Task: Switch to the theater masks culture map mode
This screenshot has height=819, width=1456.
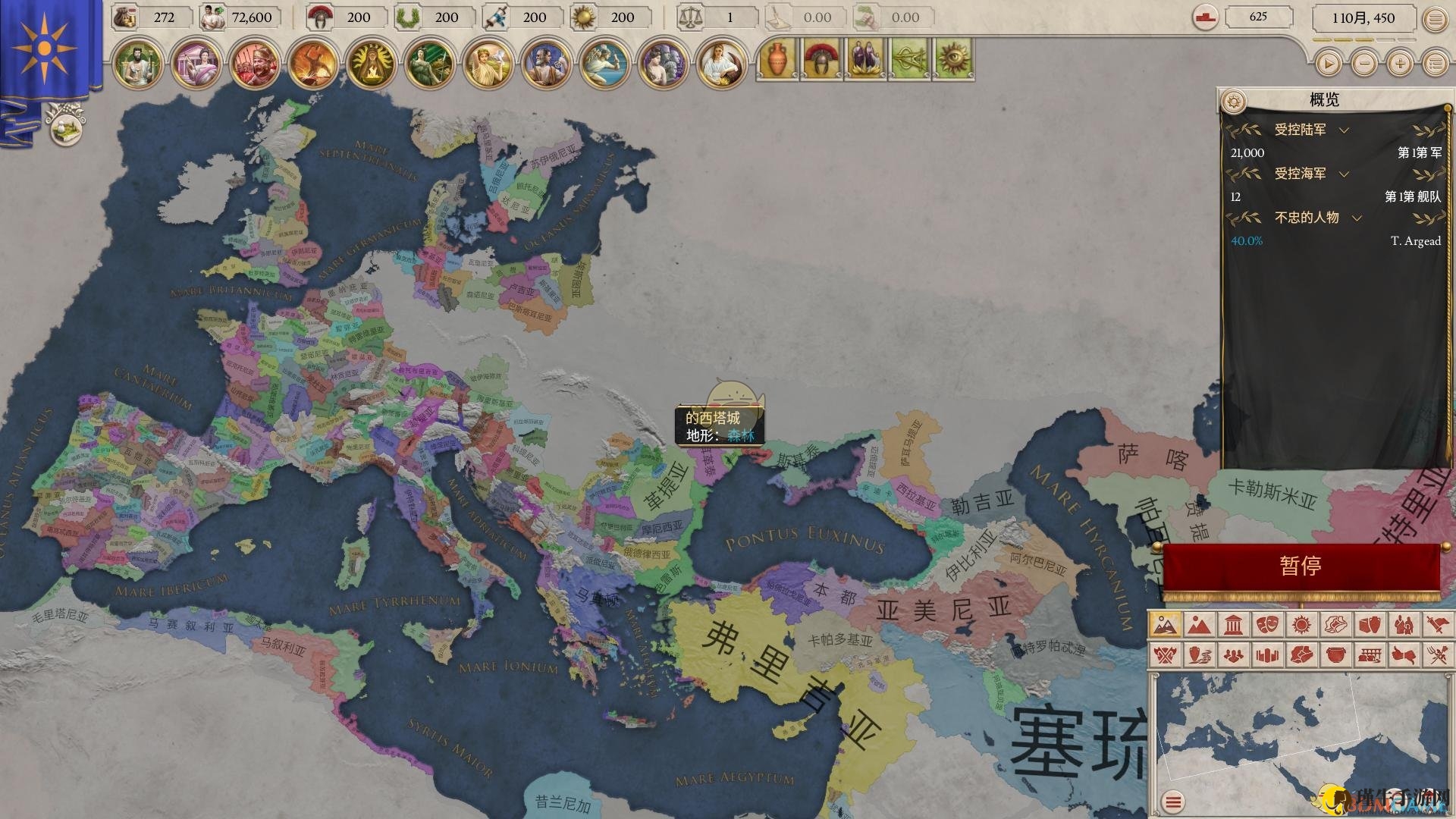Action: (1266, 625)
